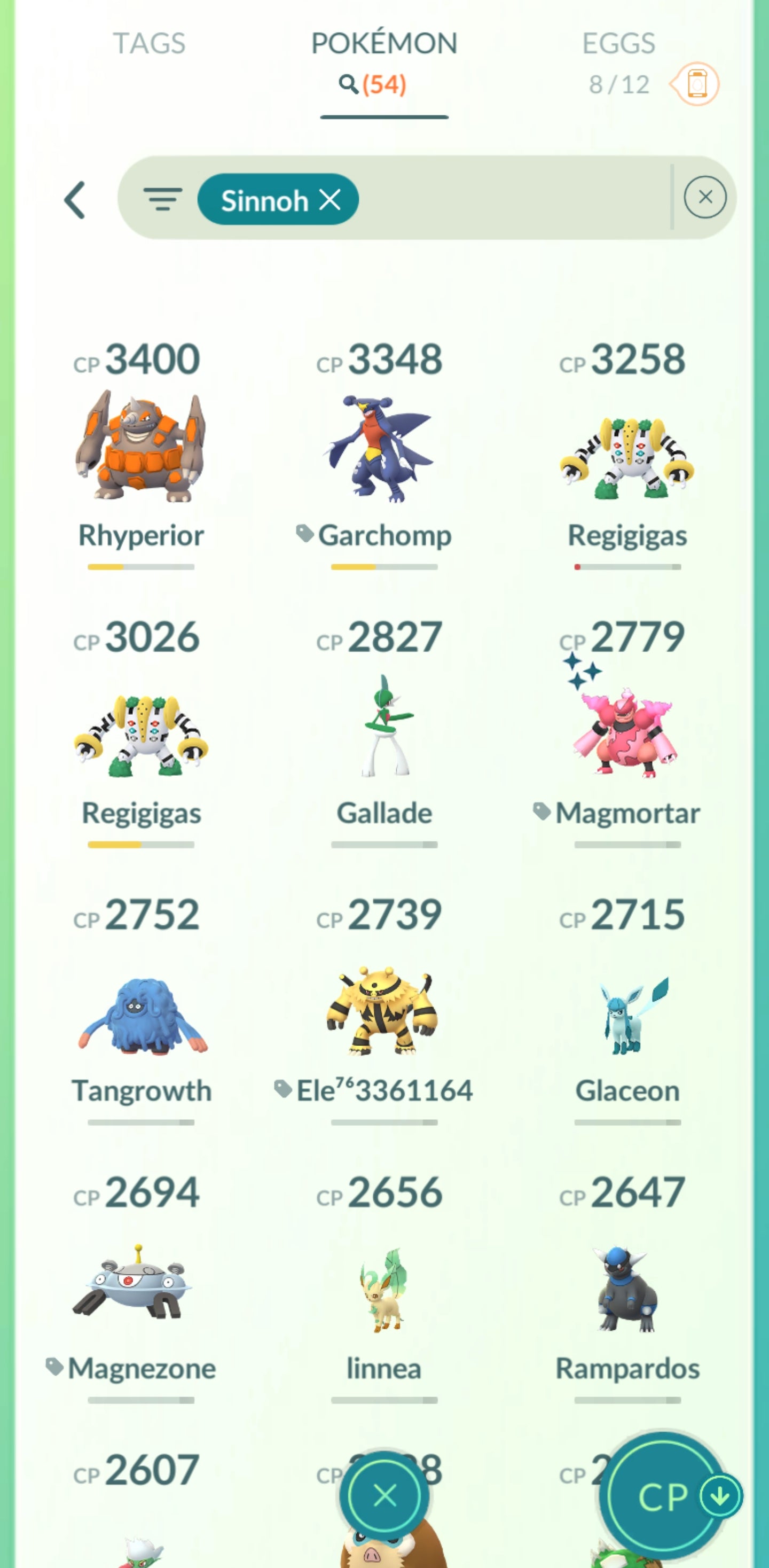
Task: Click the back arrow beside the search bar
Action: [x=75, y=199]
